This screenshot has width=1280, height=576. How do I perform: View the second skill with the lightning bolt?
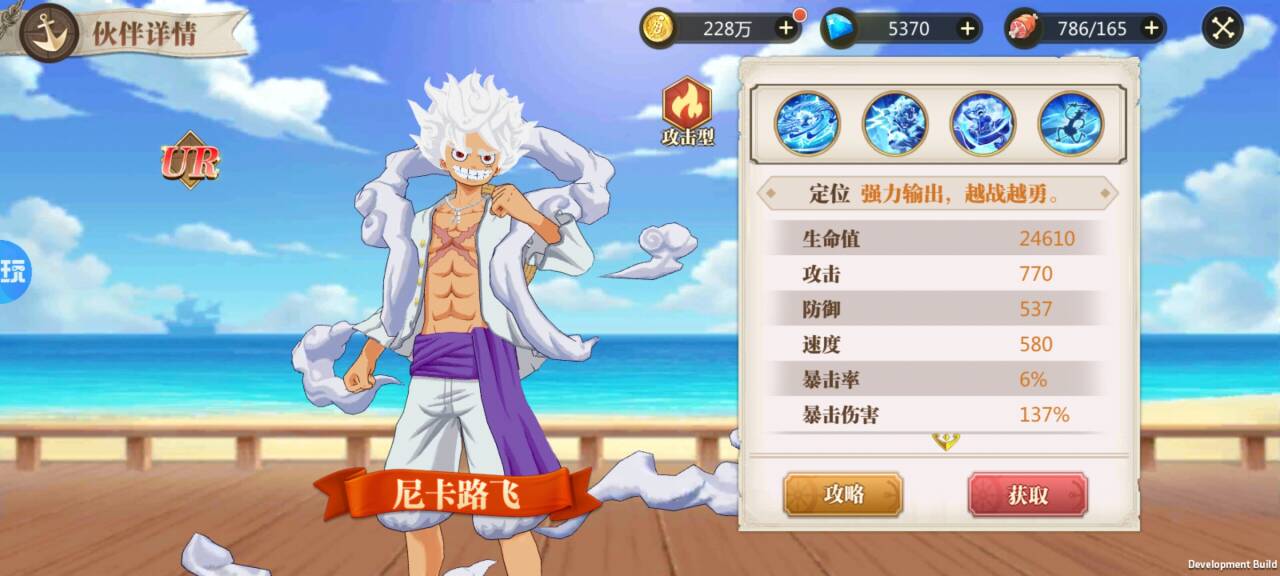pos(895,123)
